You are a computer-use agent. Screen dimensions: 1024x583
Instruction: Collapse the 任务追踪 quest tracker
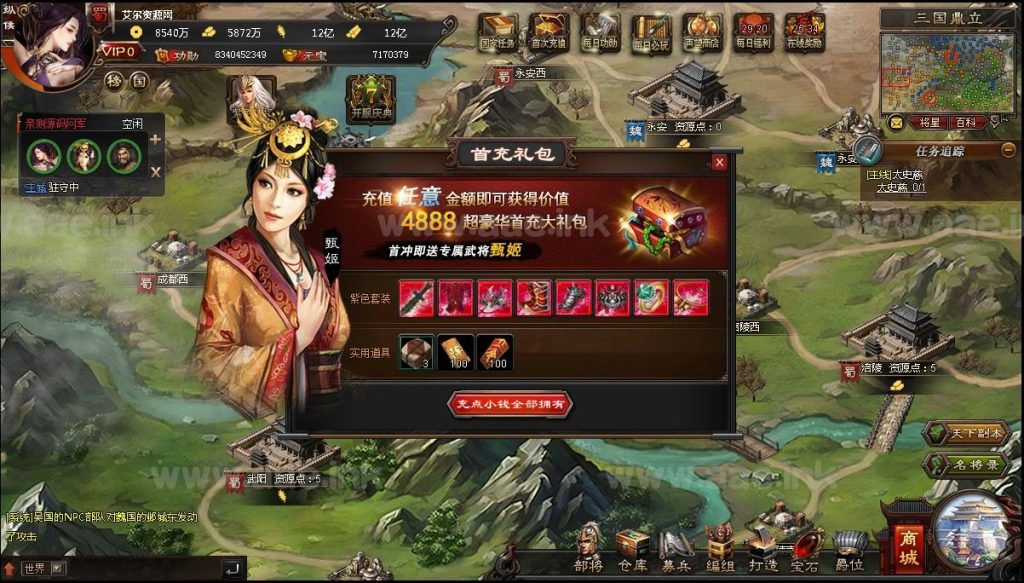pos(1008,149)
